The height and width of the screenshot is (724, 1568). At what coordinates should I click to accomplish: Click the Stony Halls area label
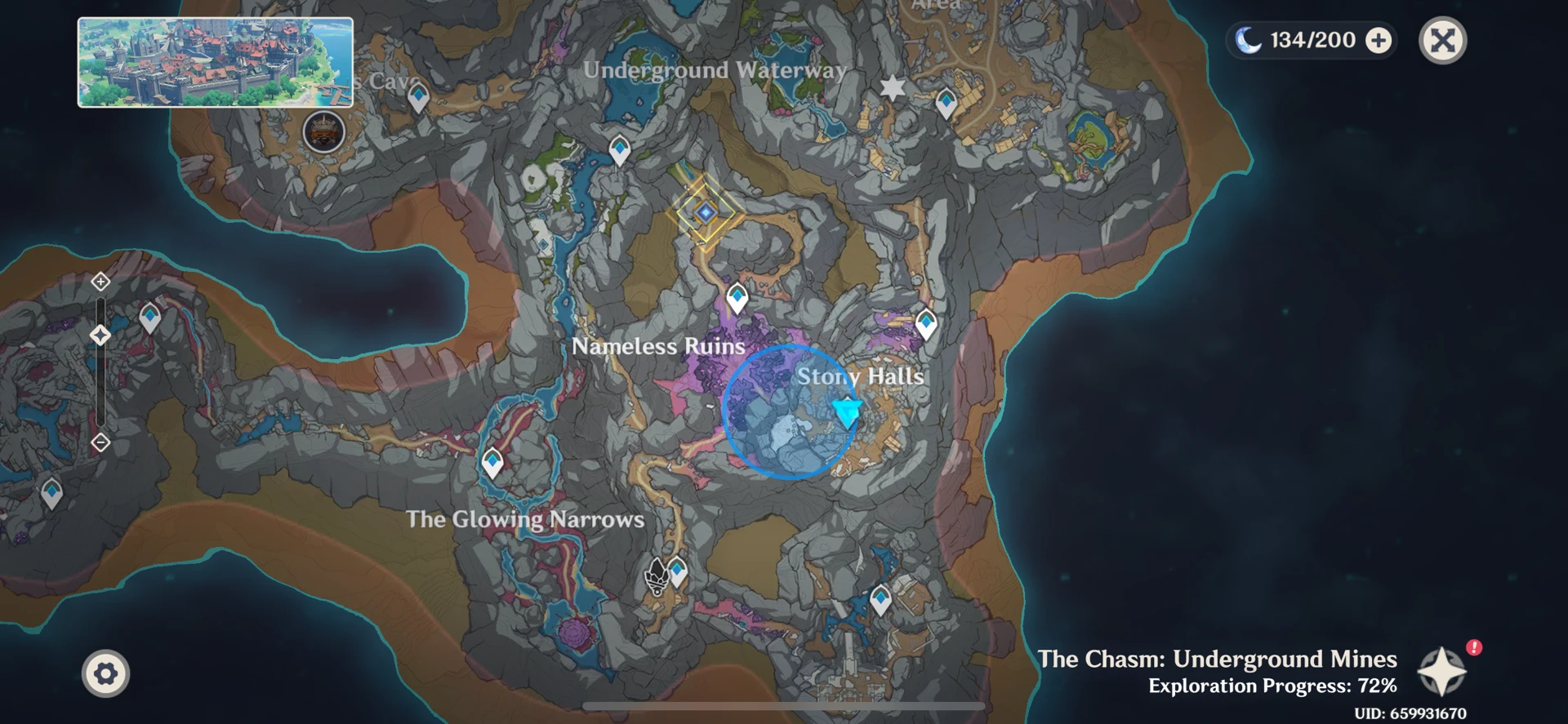coord(861,376)
